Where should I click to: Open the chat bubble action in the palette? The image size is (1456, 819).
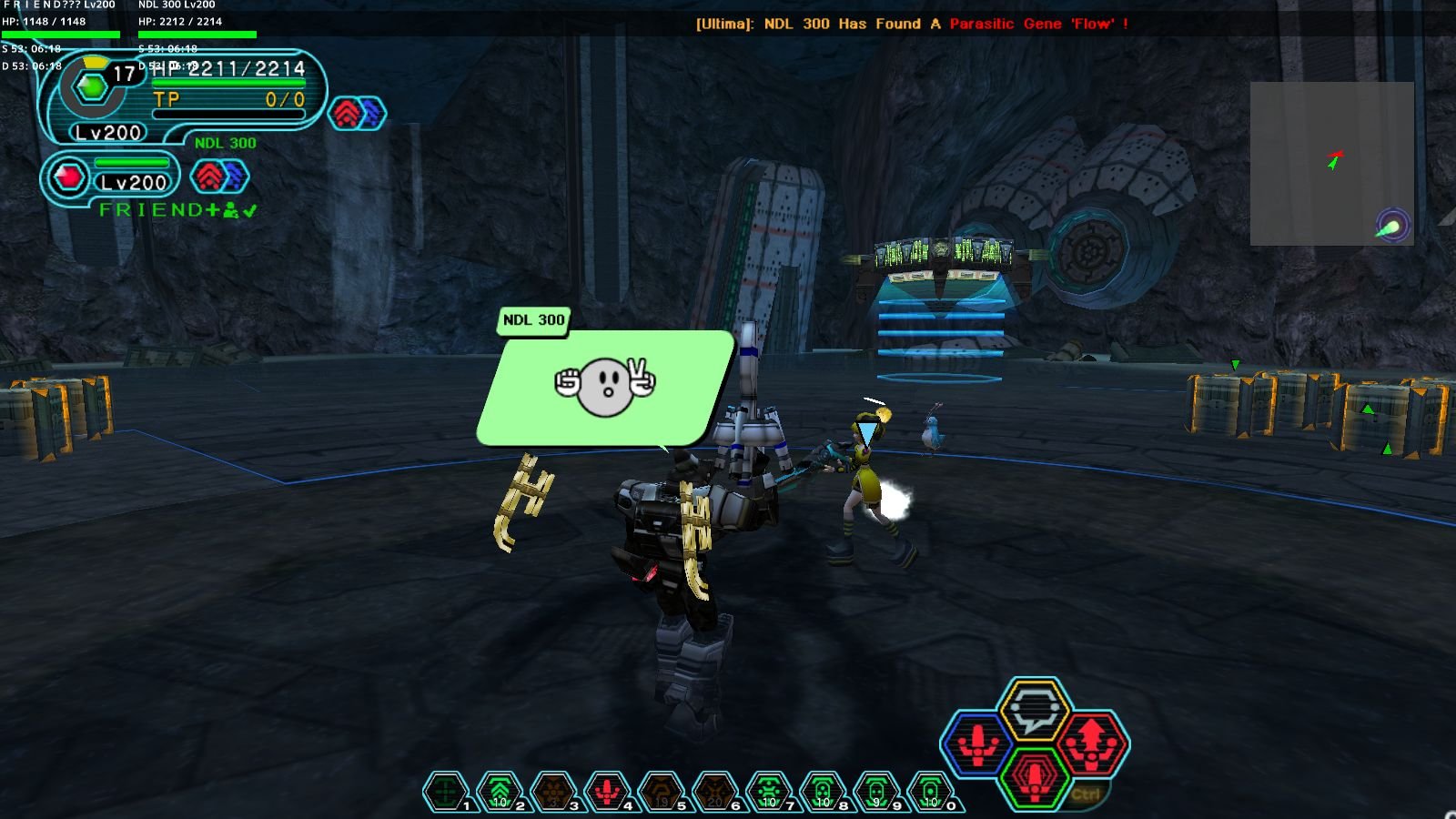coord(1033,709)
